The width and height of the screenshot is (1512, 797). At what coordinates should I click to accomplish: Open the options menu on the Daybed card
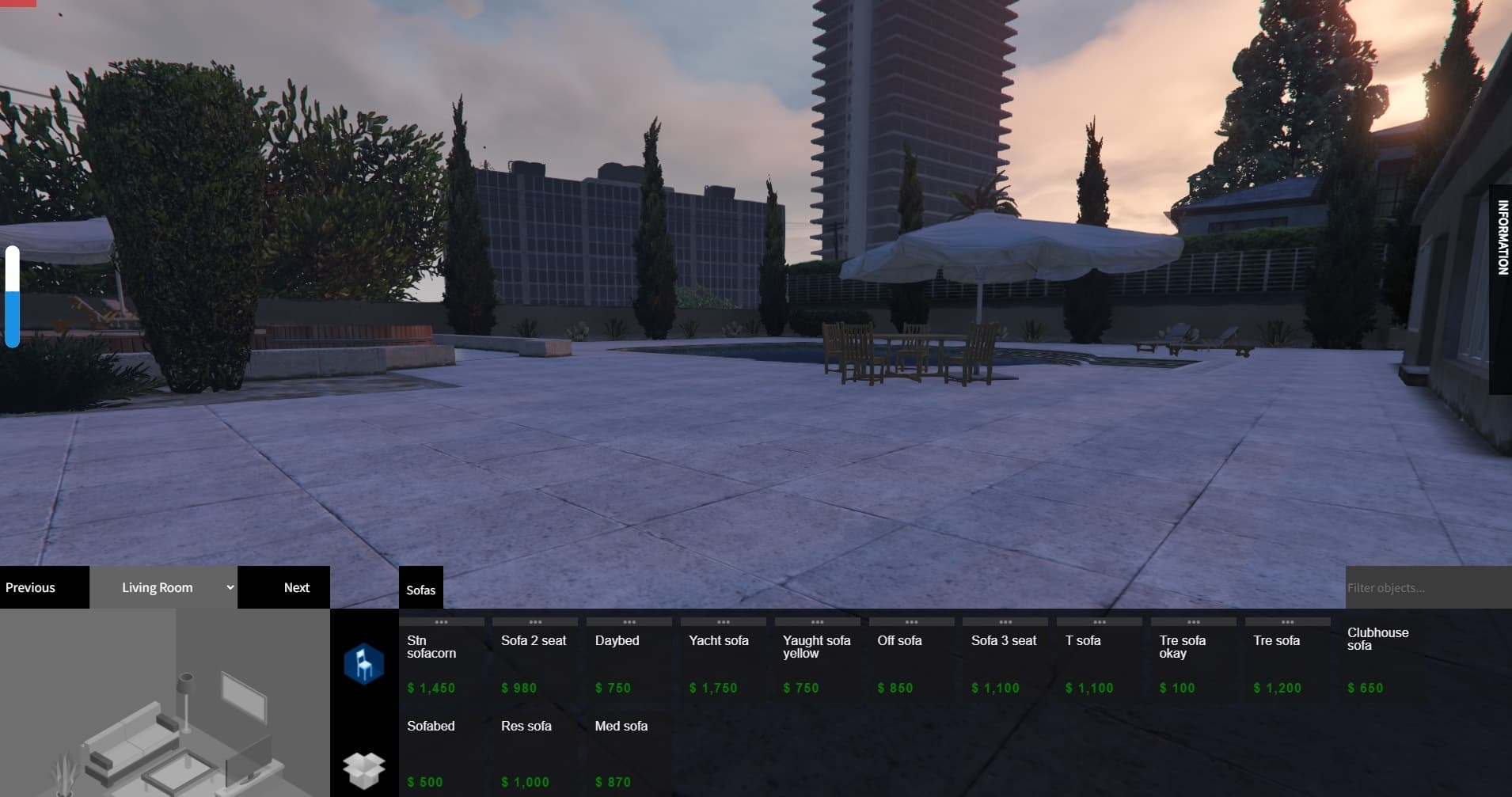(631, 622)
